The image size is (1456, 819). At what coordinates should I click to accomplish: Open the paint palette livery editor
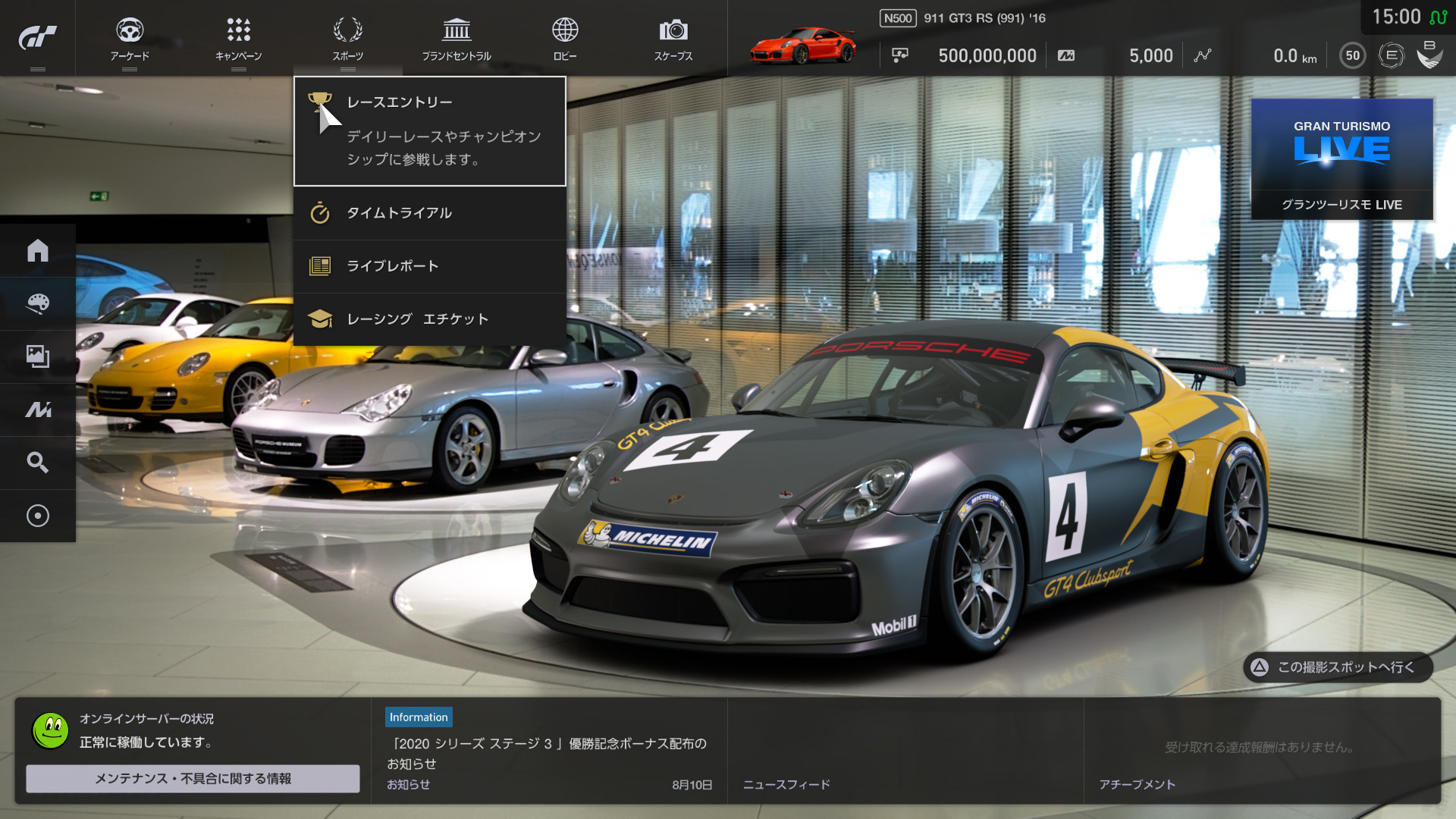(37, 303)
